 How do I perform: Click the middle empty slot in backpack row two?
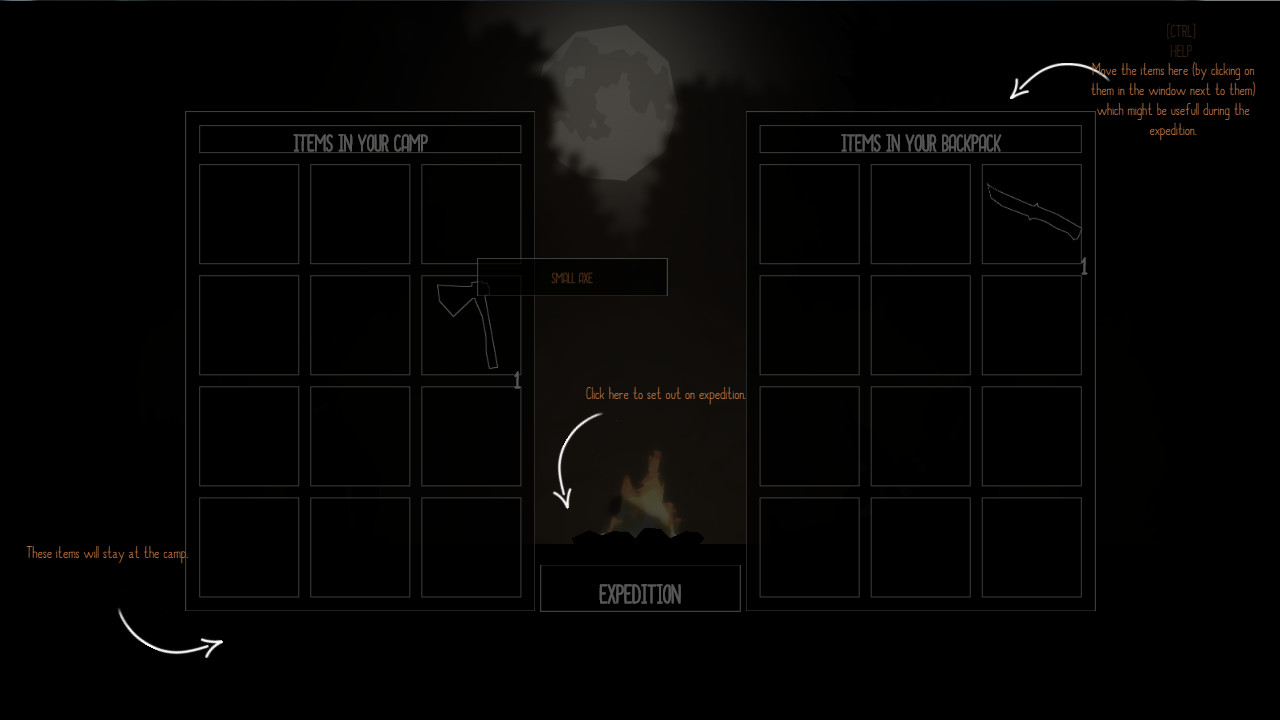920,324
